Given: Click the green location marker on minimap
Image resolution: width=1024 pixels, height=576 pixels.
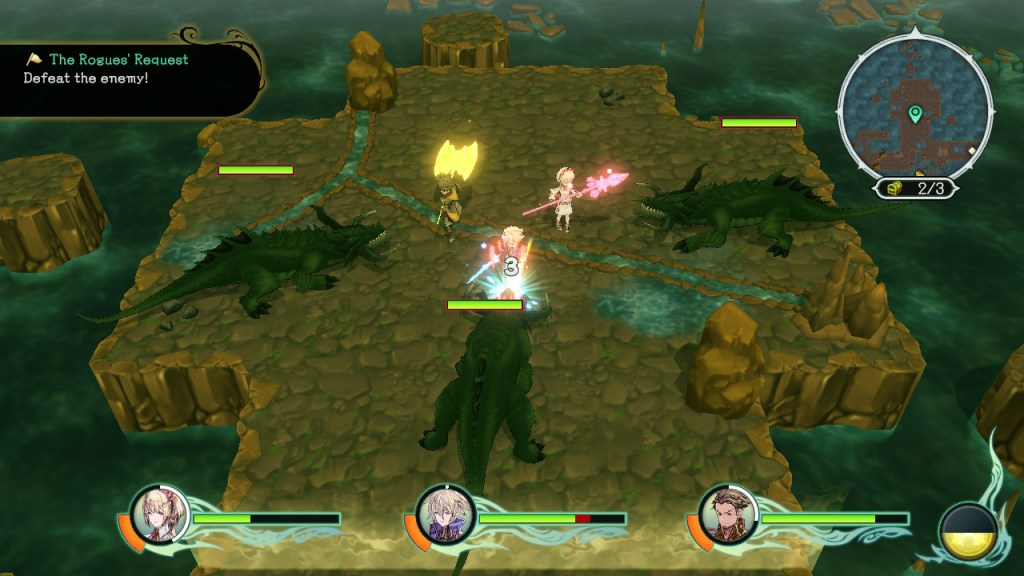Looking at the screenshot, I should click(x=914, y=115).
